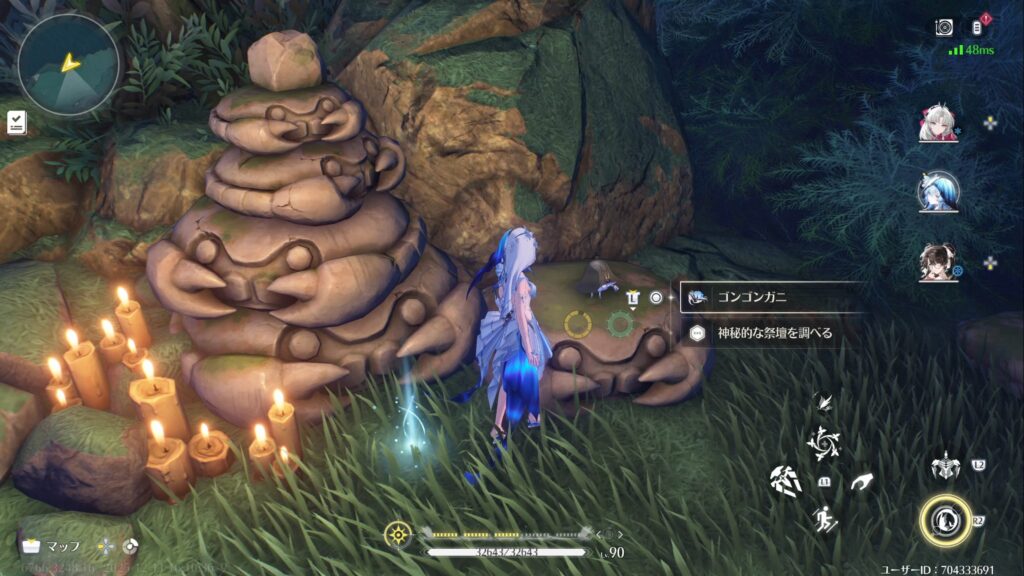Screen dimensions: 1024x576
Task: Open the circular minimap
Action: [69, 64]
